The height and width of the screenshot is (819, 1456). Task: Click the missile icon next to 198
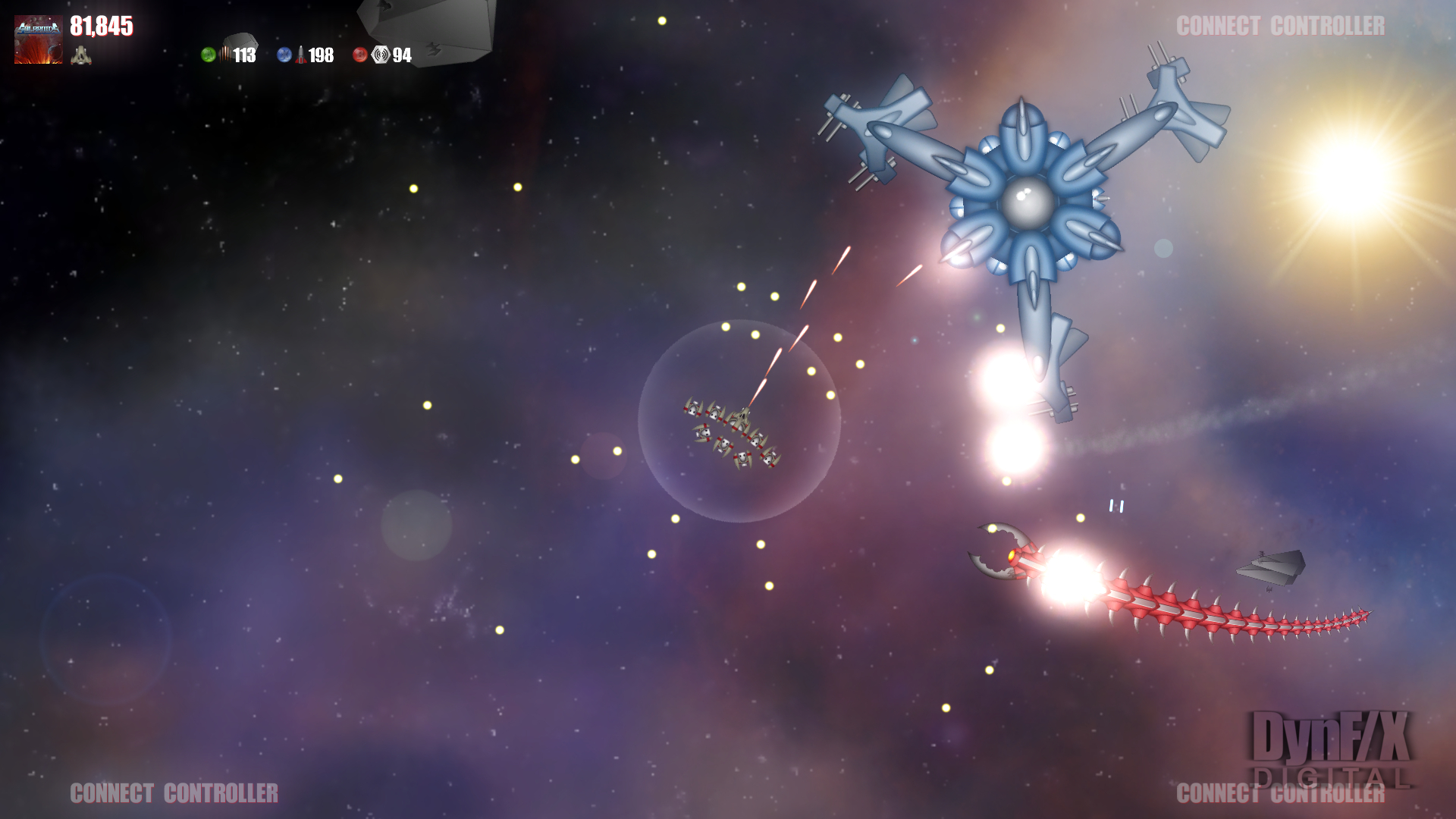(x=302, y=55)
